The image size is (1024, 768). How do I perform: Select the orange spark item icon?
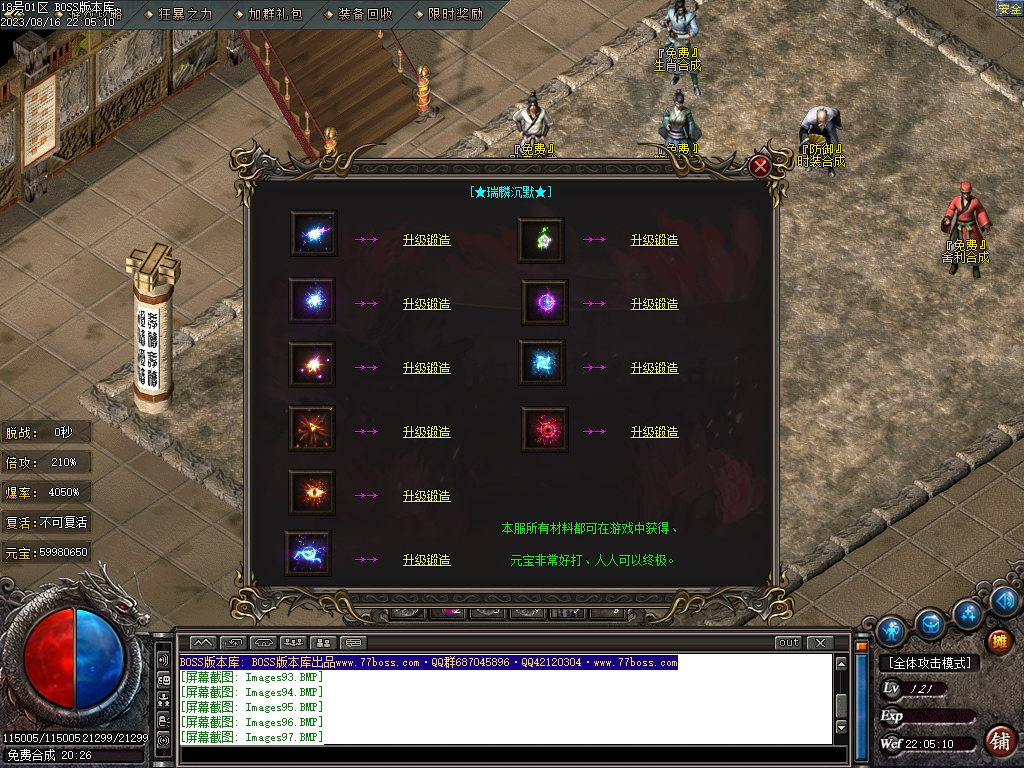[312, 365]
